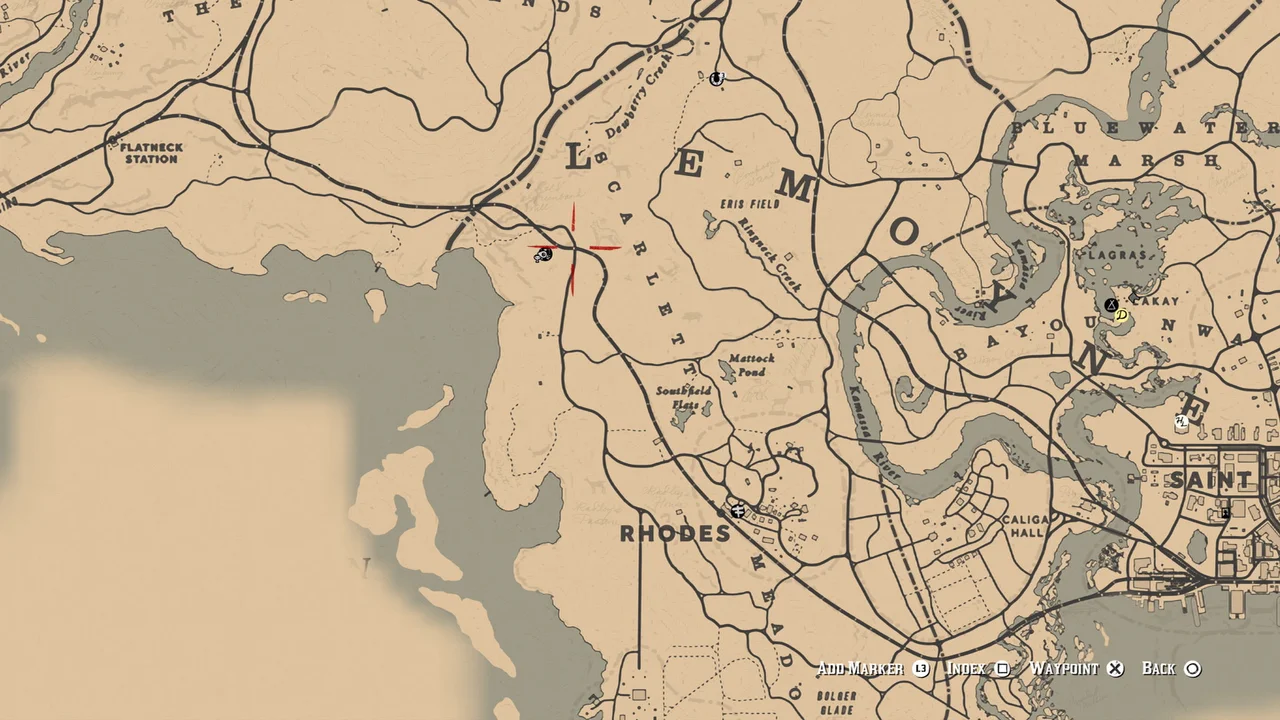This screenshot has width=1280, height=720.
Task: Click the Rhodes town label
Action: point(678,534)
